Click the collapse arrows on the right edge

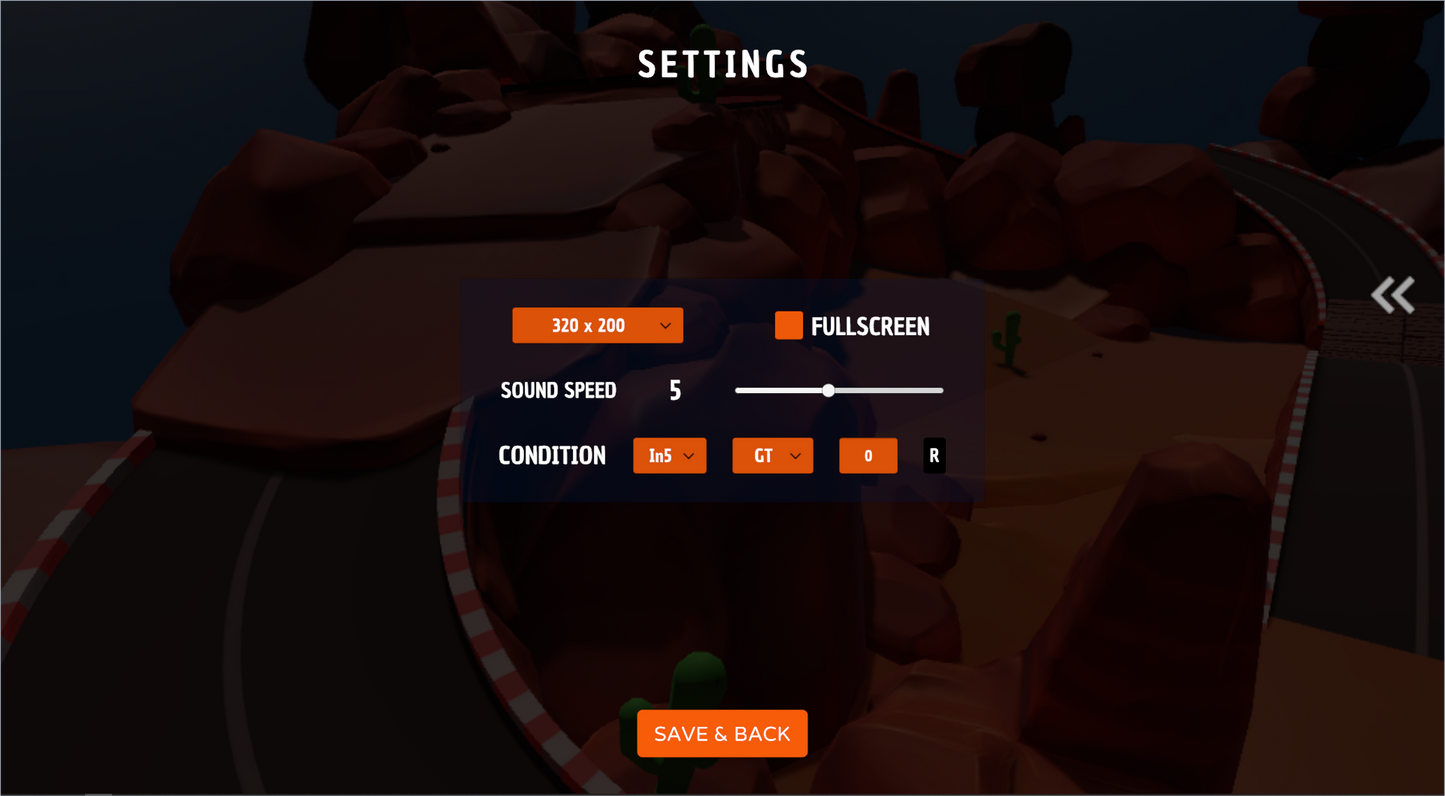click(x=1392, y=295)
